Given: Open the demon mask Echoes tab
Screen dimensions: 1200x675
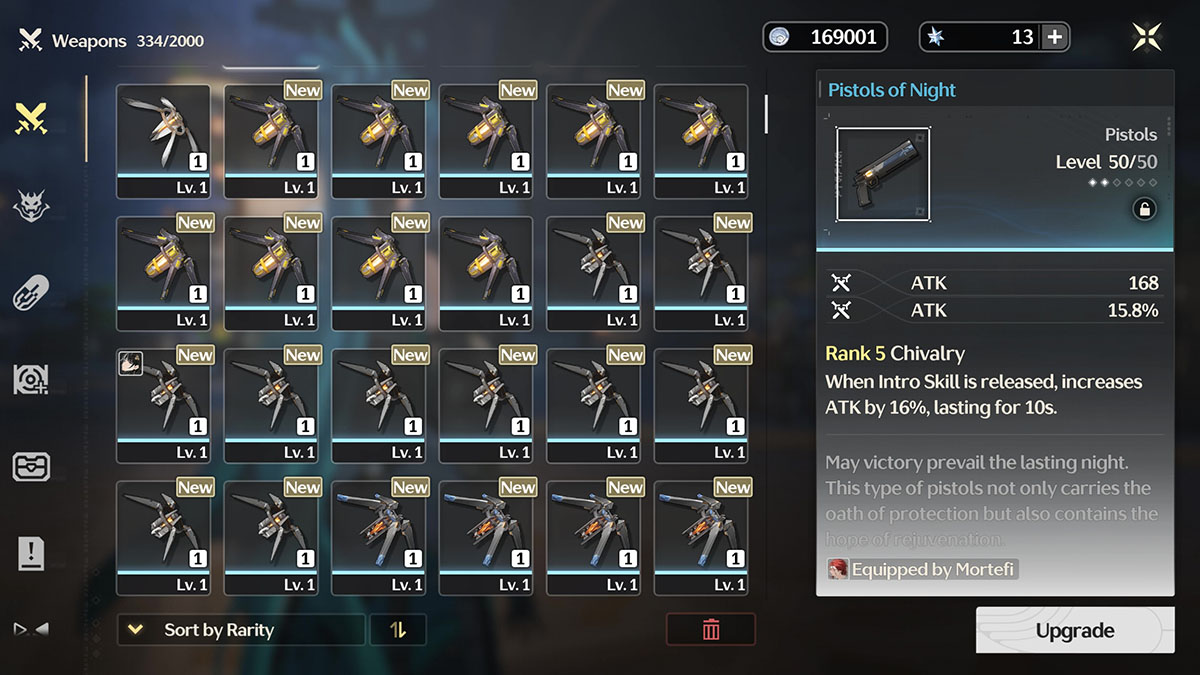Looking at the screenshot, I should tap(32, 206).
